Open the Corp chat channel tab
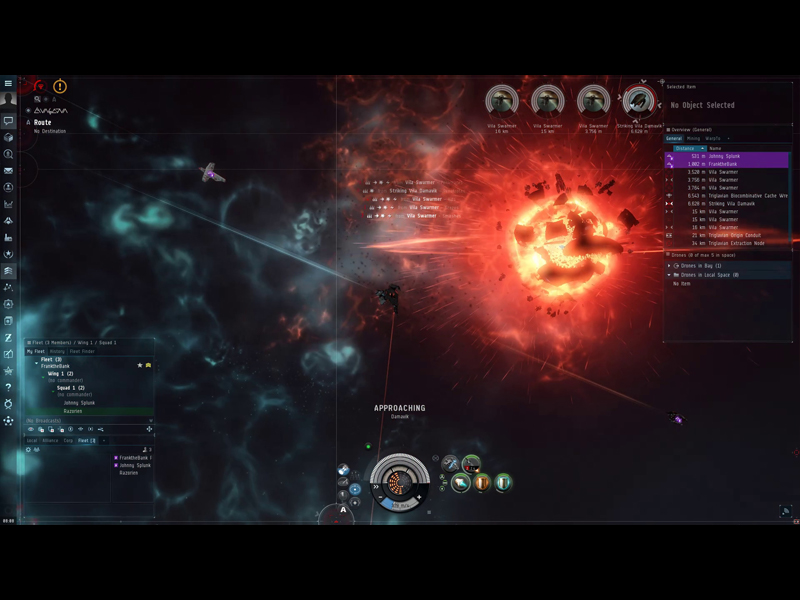This screenshot has width=800, height=600. tap(68, 441)
